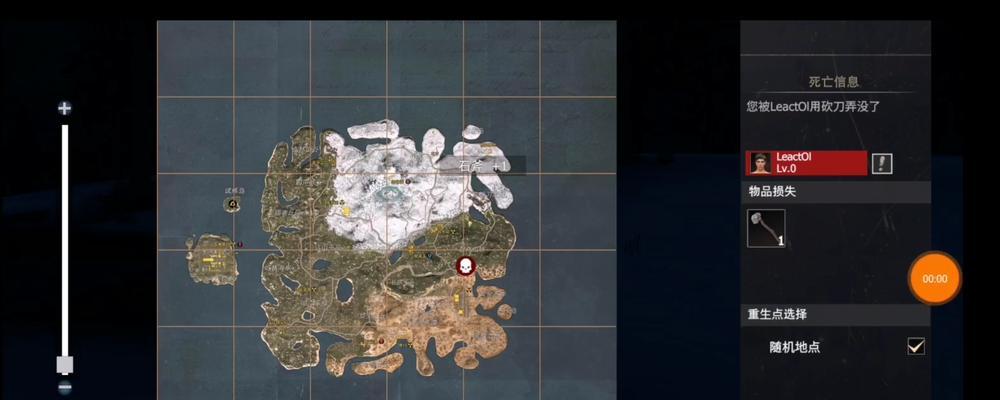1000x400 pixels.
Task: Toggle the random location respawn checkbox
Action: tap(915, 346)
